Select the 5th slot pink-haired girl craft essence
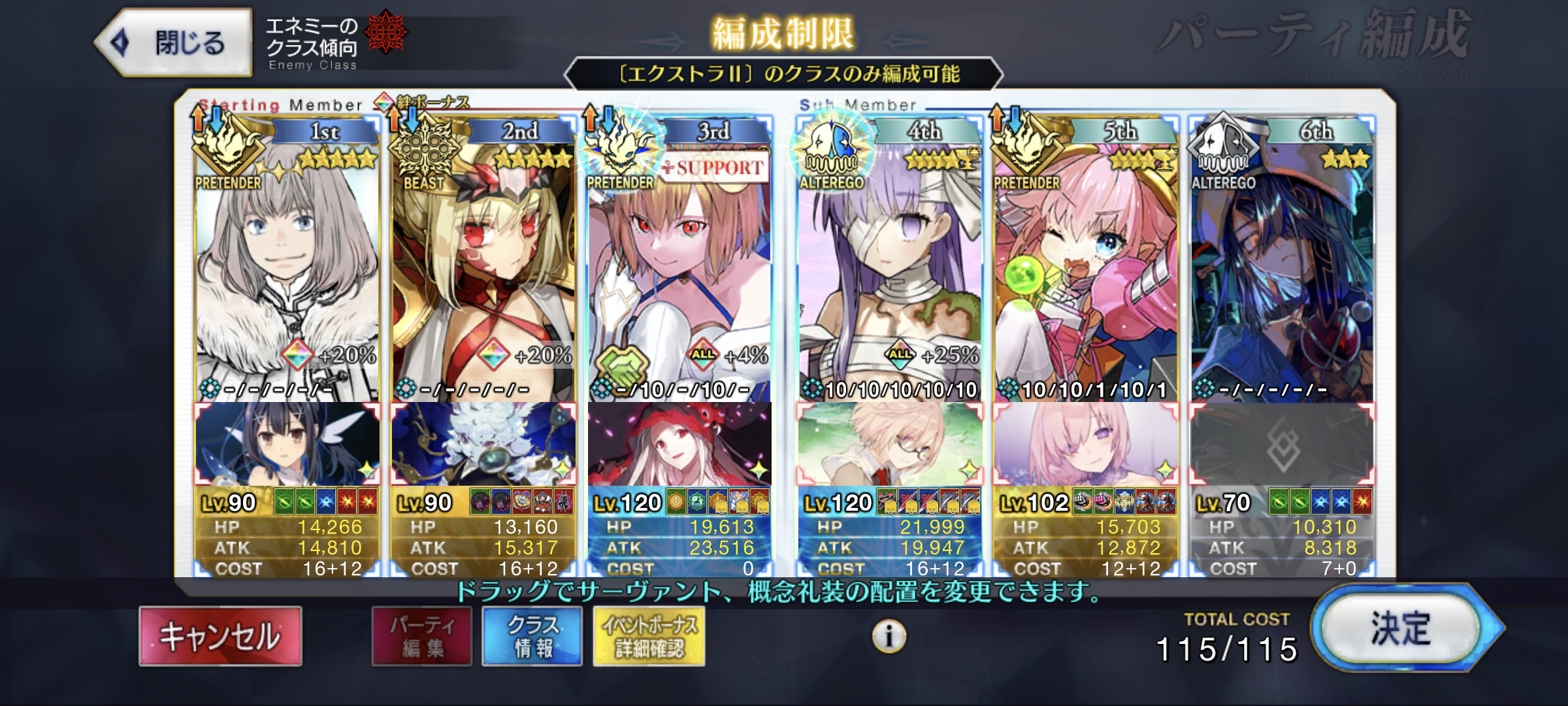 [1086, 446]
